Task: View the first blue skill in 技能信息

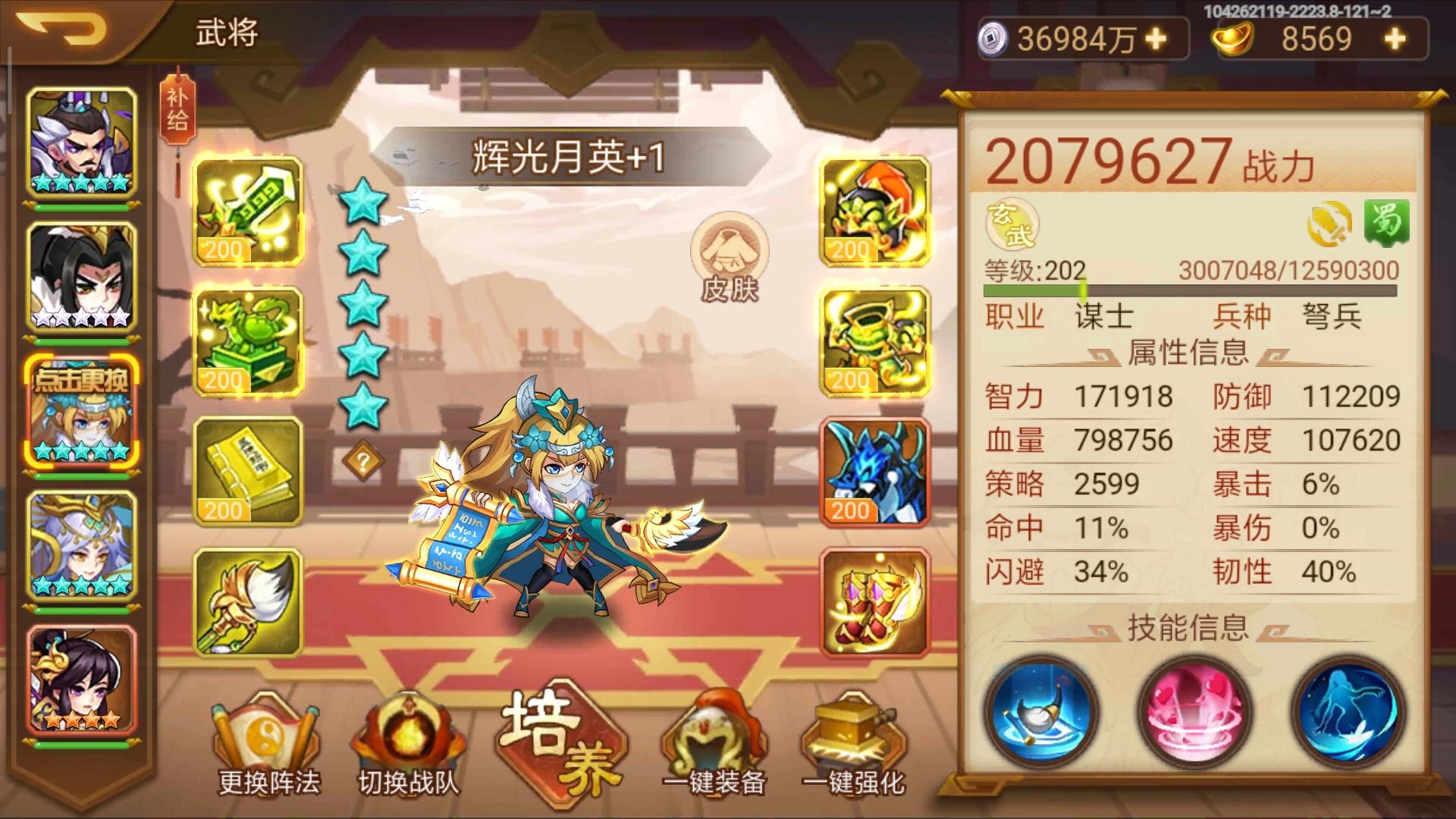Action: [1042, 711]
